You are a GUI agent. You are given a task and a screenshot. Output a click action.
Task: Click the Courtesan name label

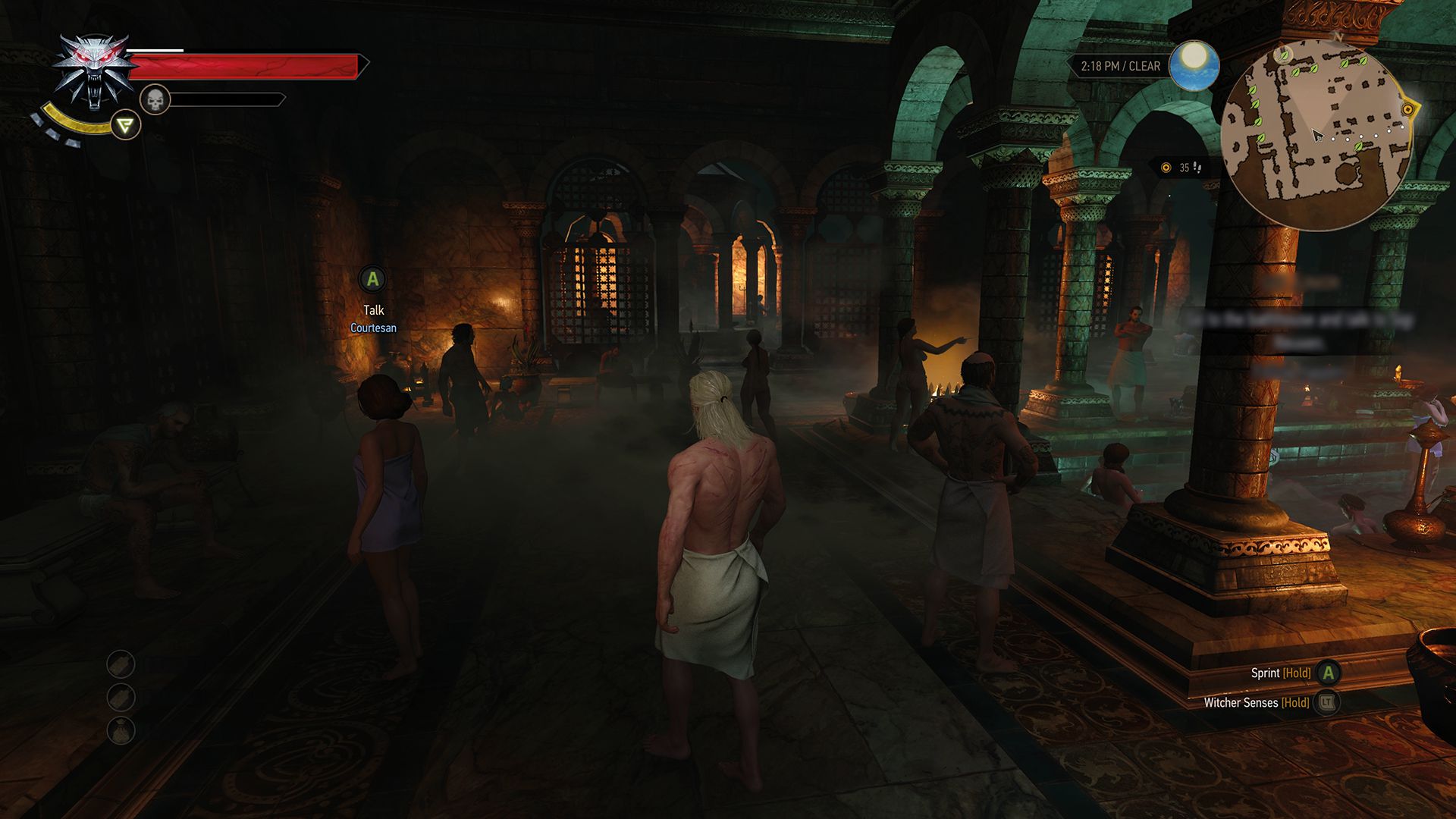tap(372, 328)
